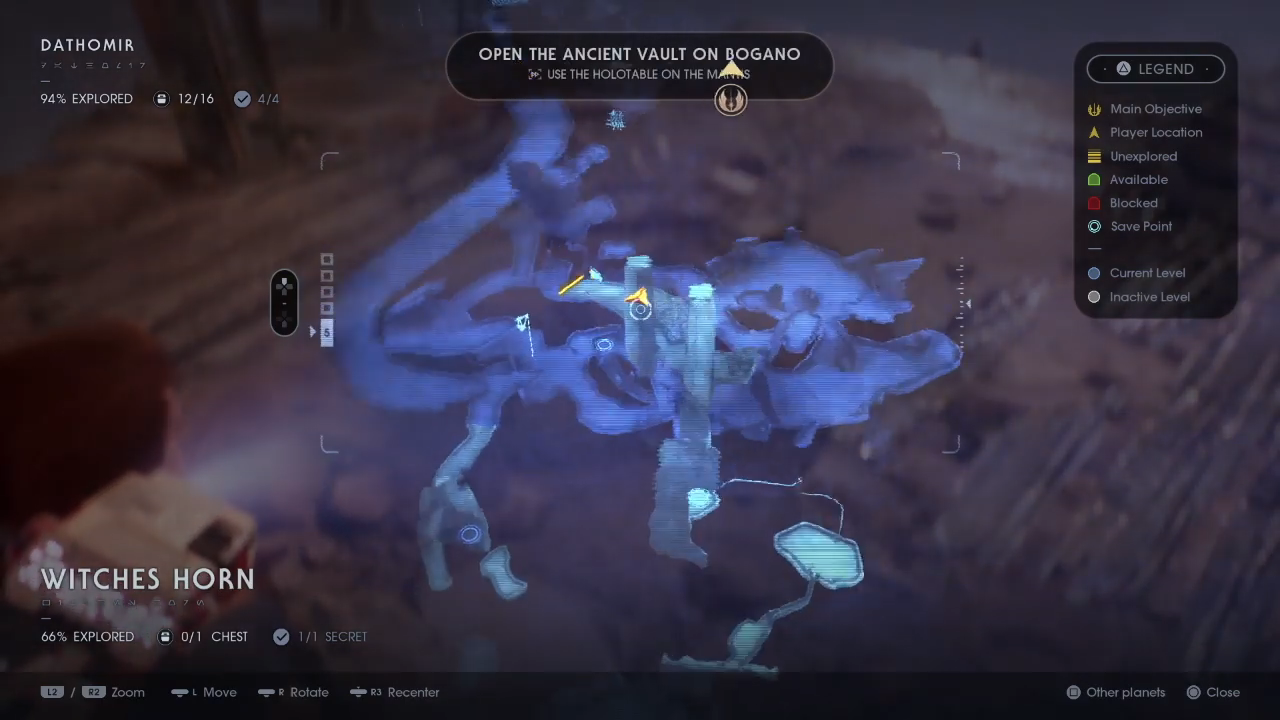Select the chest icon beside 12/16 counter

pyautogui.click(x=161, y=98)
